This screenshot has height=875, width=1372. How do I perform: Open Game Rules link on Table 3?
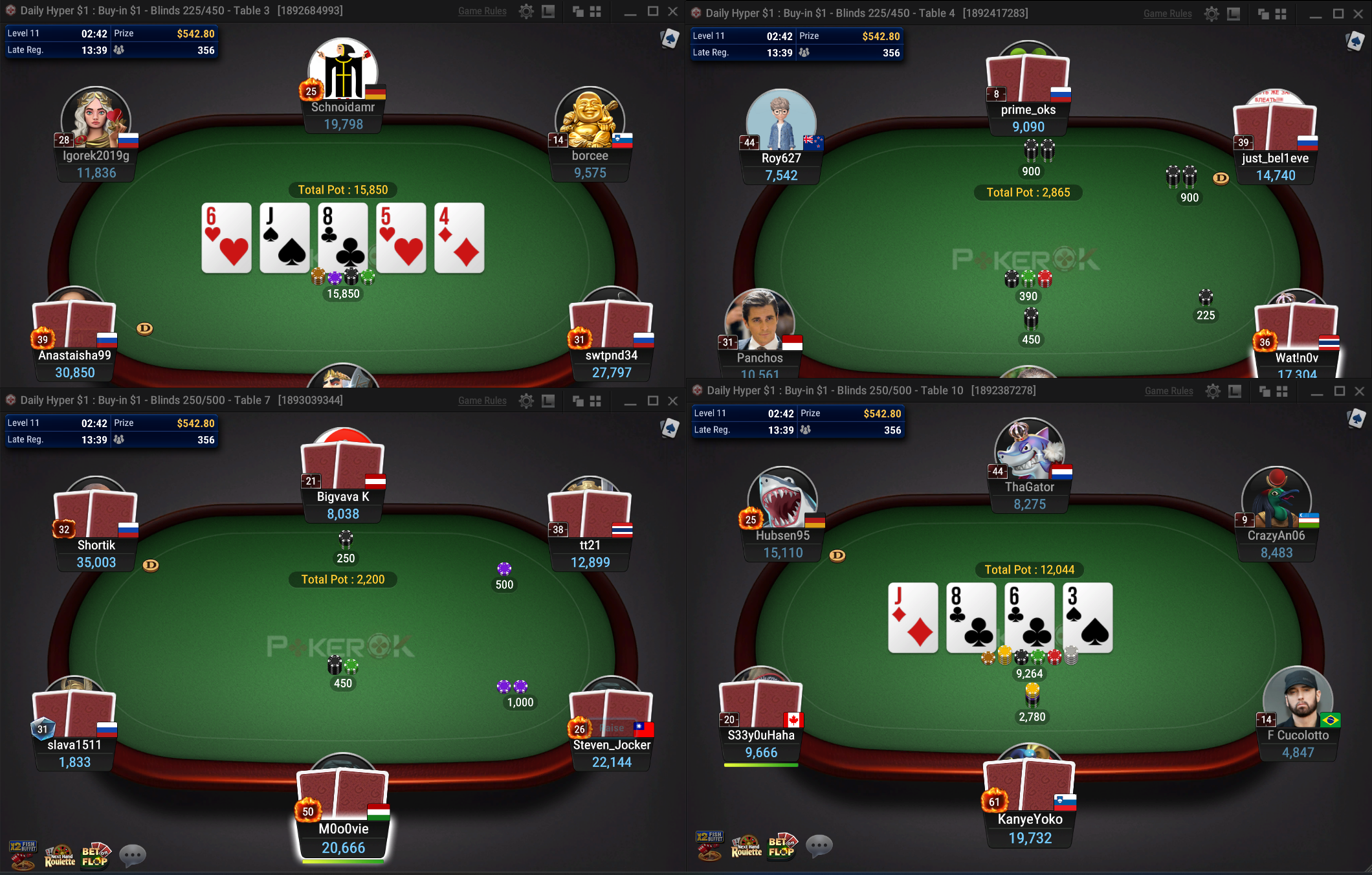click(x=482, y=11)
